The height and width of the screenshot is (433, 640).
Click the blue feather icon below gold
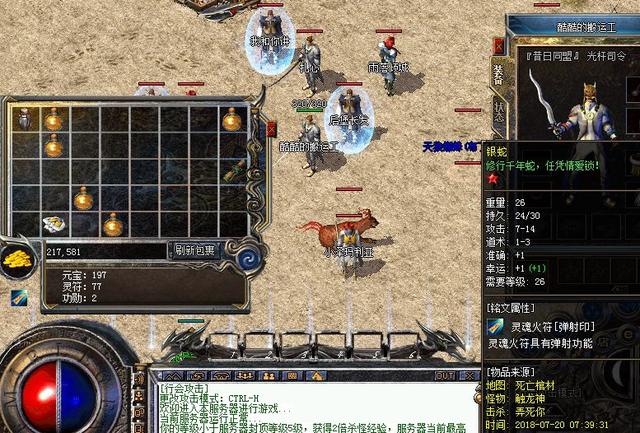19,298
